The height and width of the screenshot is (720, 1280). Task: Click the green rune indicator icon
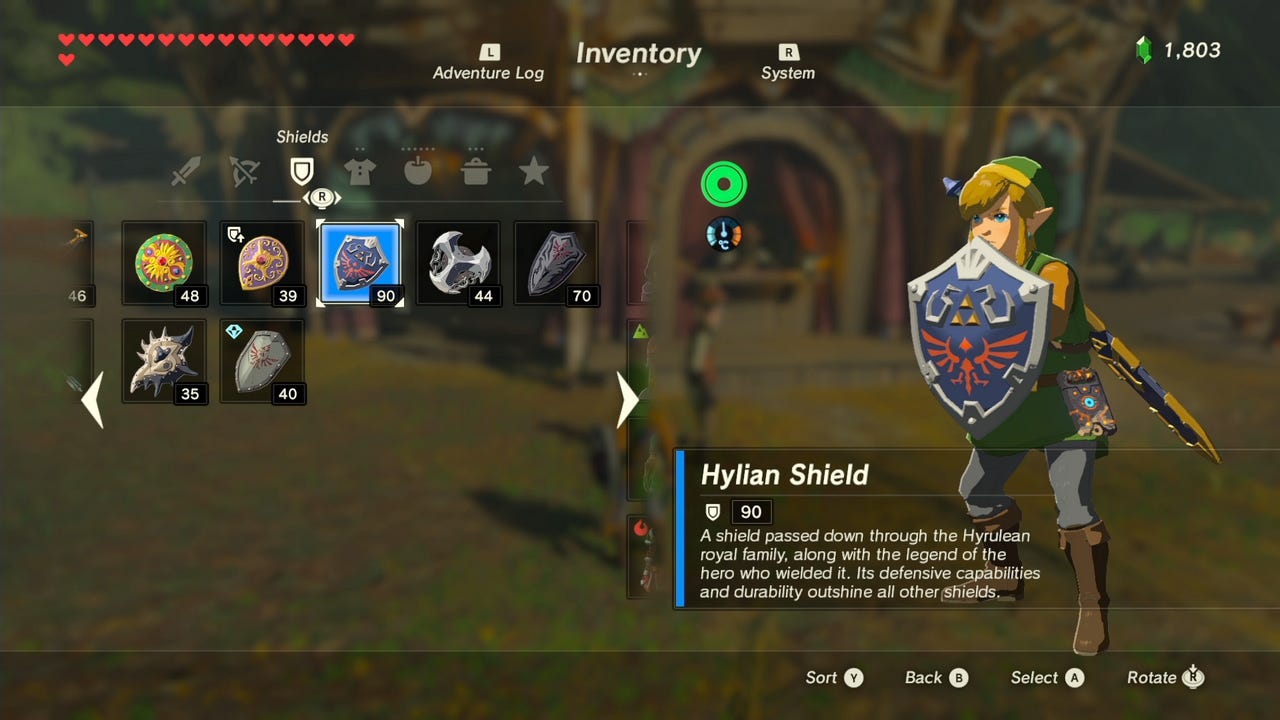[723, 184]
